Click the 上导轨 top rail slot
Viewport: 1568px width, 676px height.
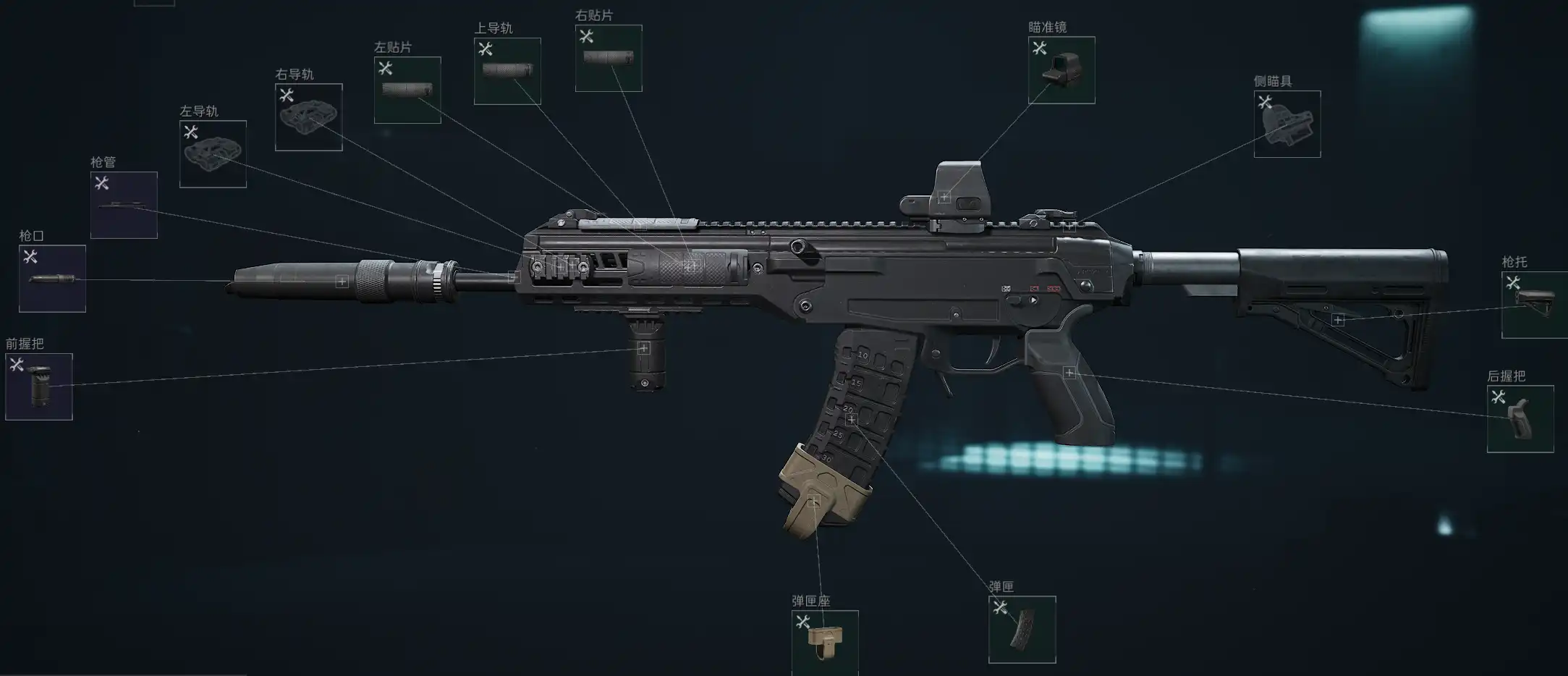(507, 71)
